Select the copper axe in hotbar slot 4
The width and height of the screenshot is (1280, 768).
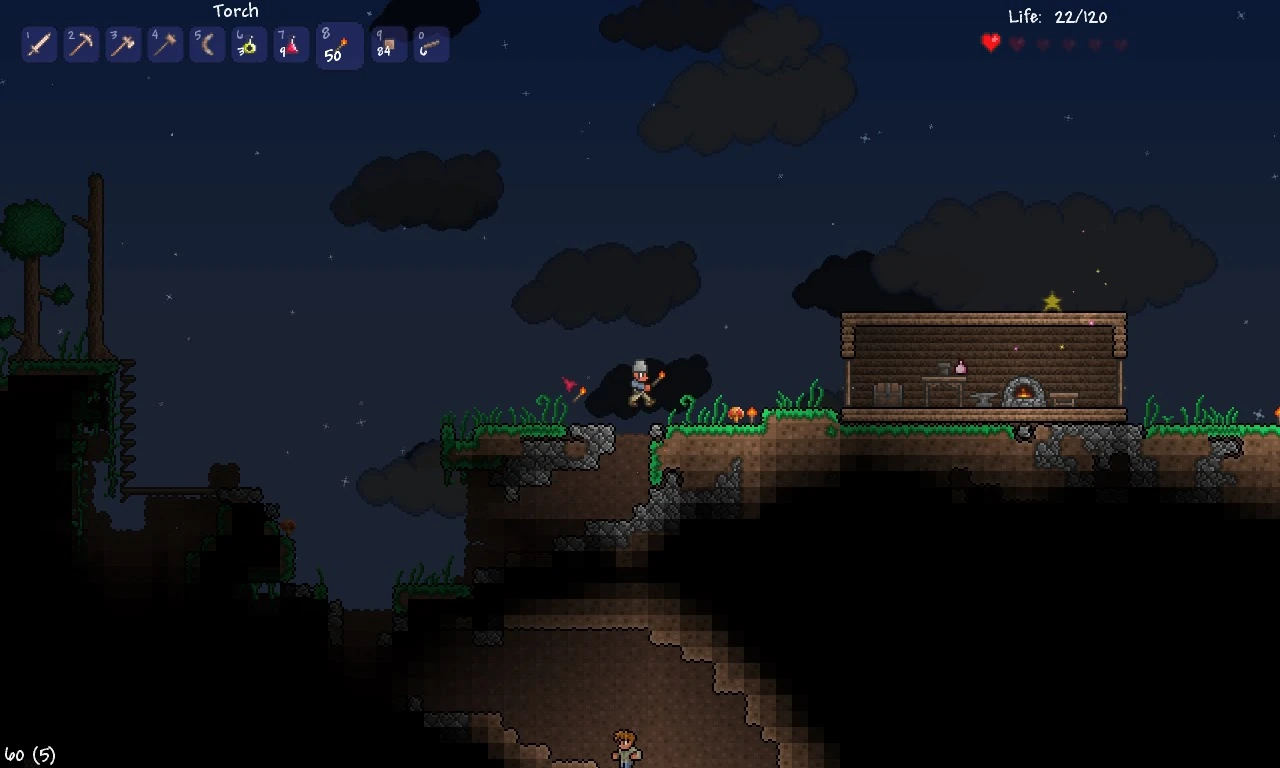click(x=165, y=45)
